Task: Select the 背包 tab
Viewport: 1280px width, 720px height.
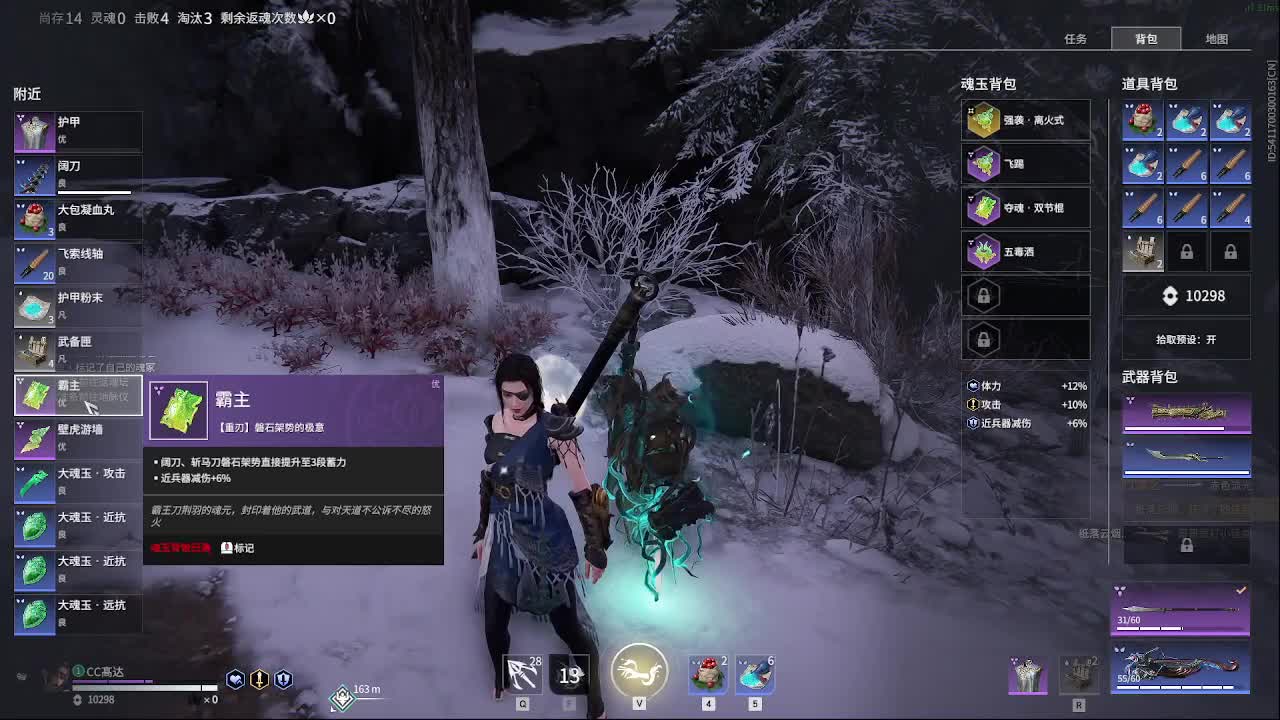Action: 1146,39
